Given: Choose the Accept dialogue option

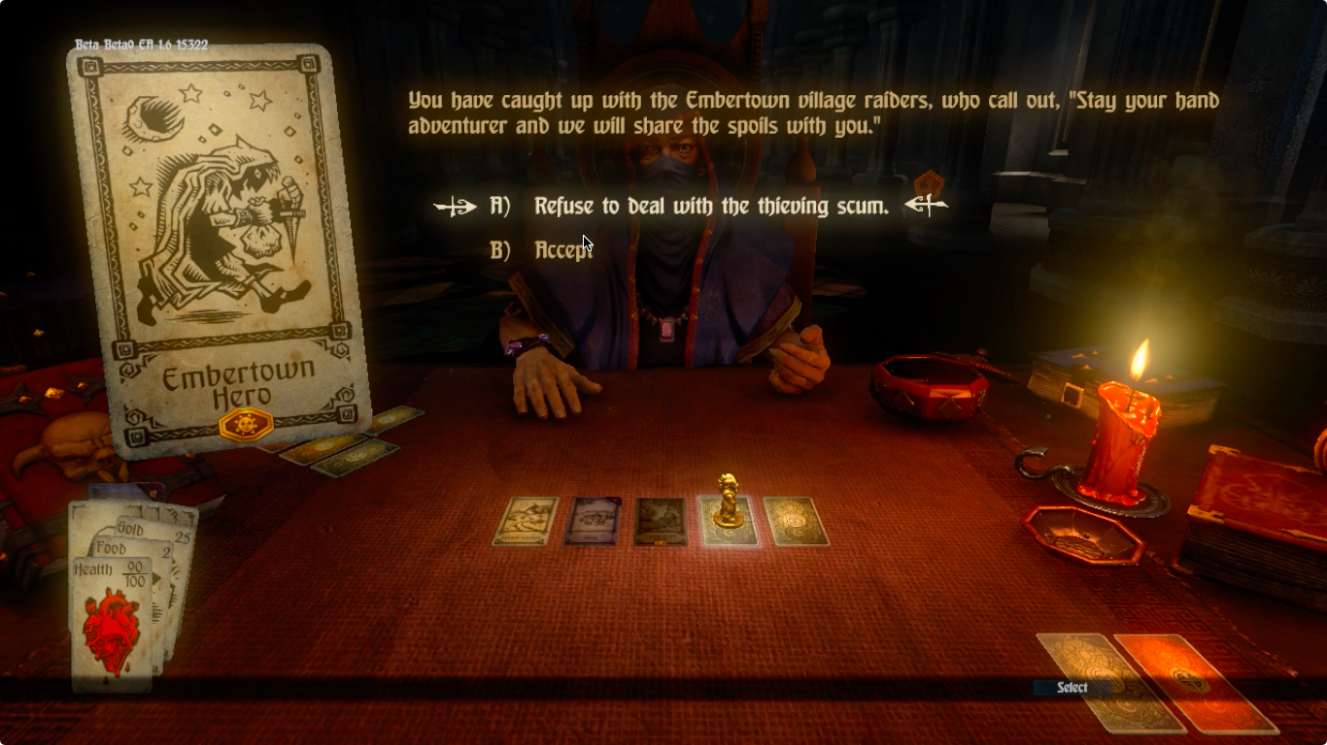Looking at the screenshot, I should [563, 250].
